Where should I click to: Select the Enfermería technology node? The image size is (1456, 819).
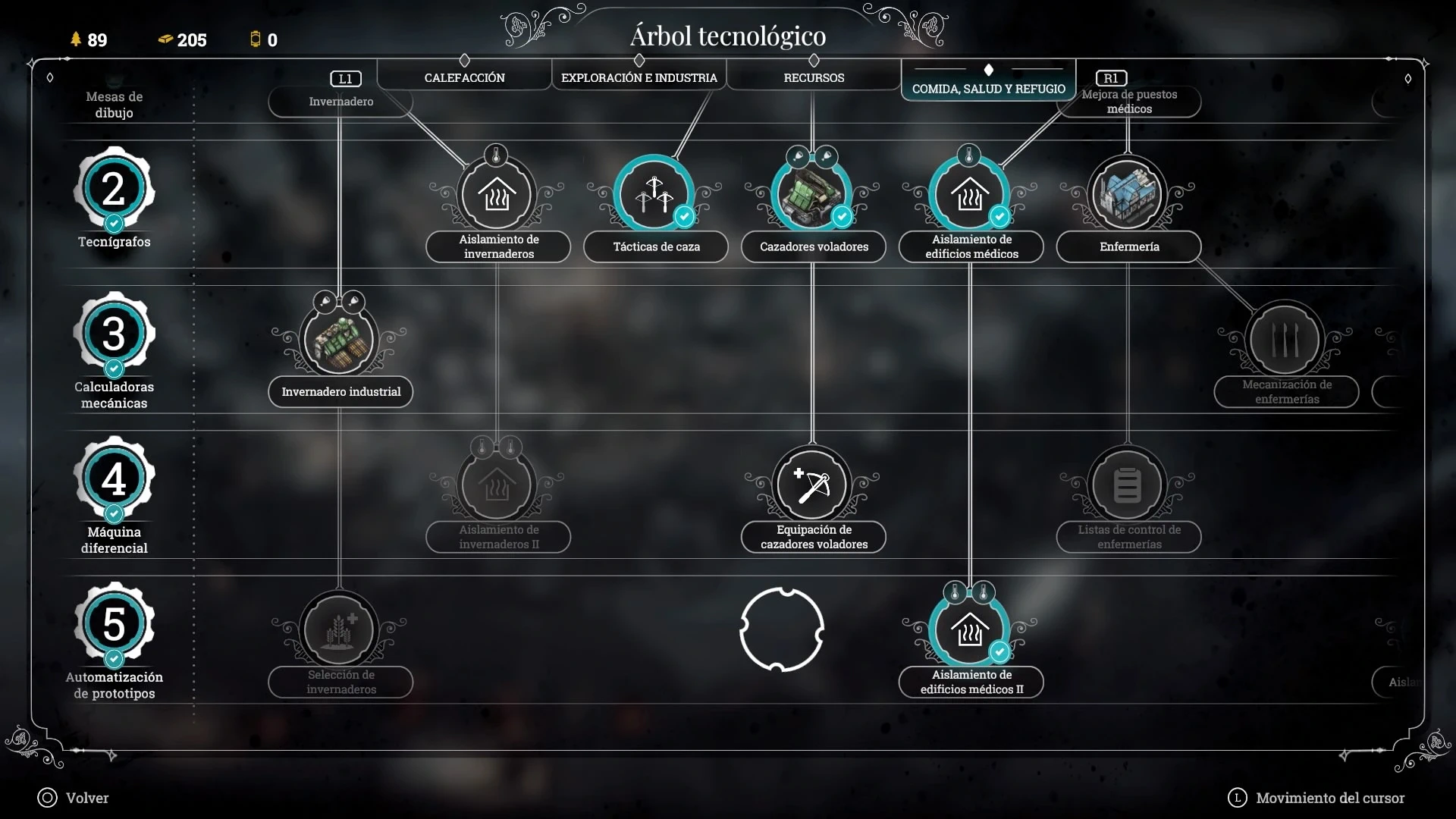(x=1128, y=194)
